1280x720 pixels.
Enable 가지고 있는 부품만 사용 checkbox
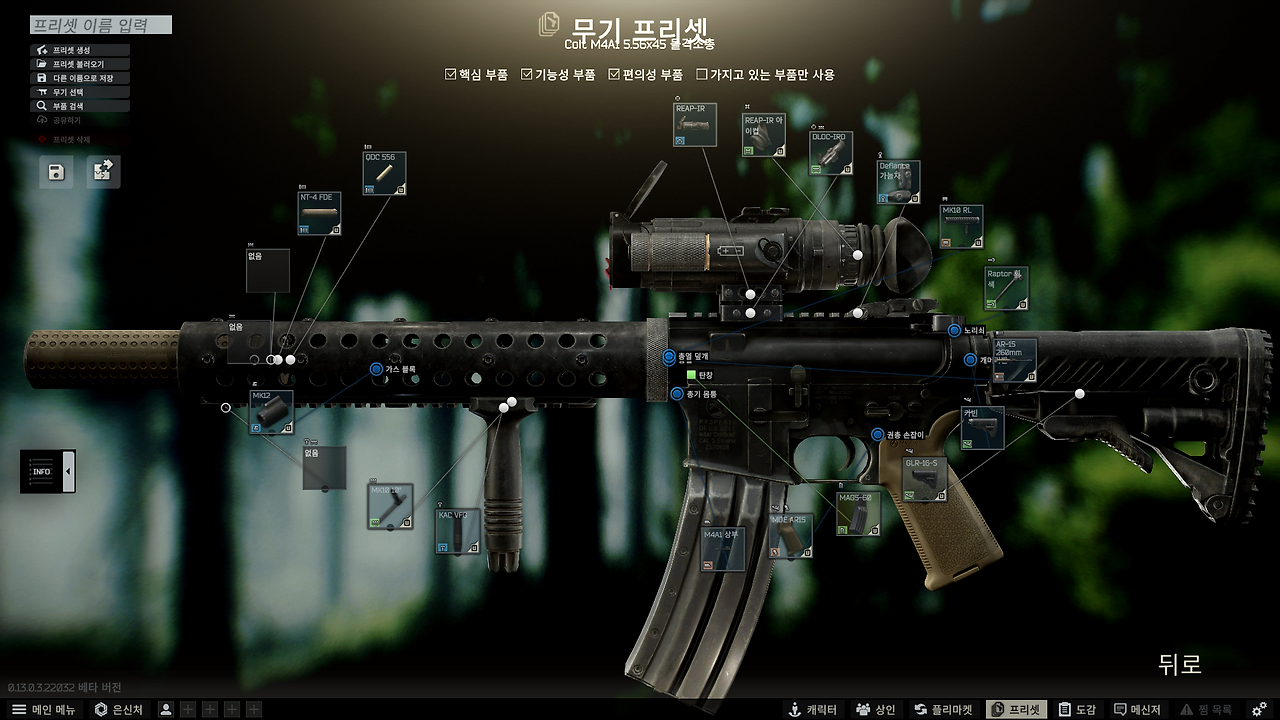[702, 73]
